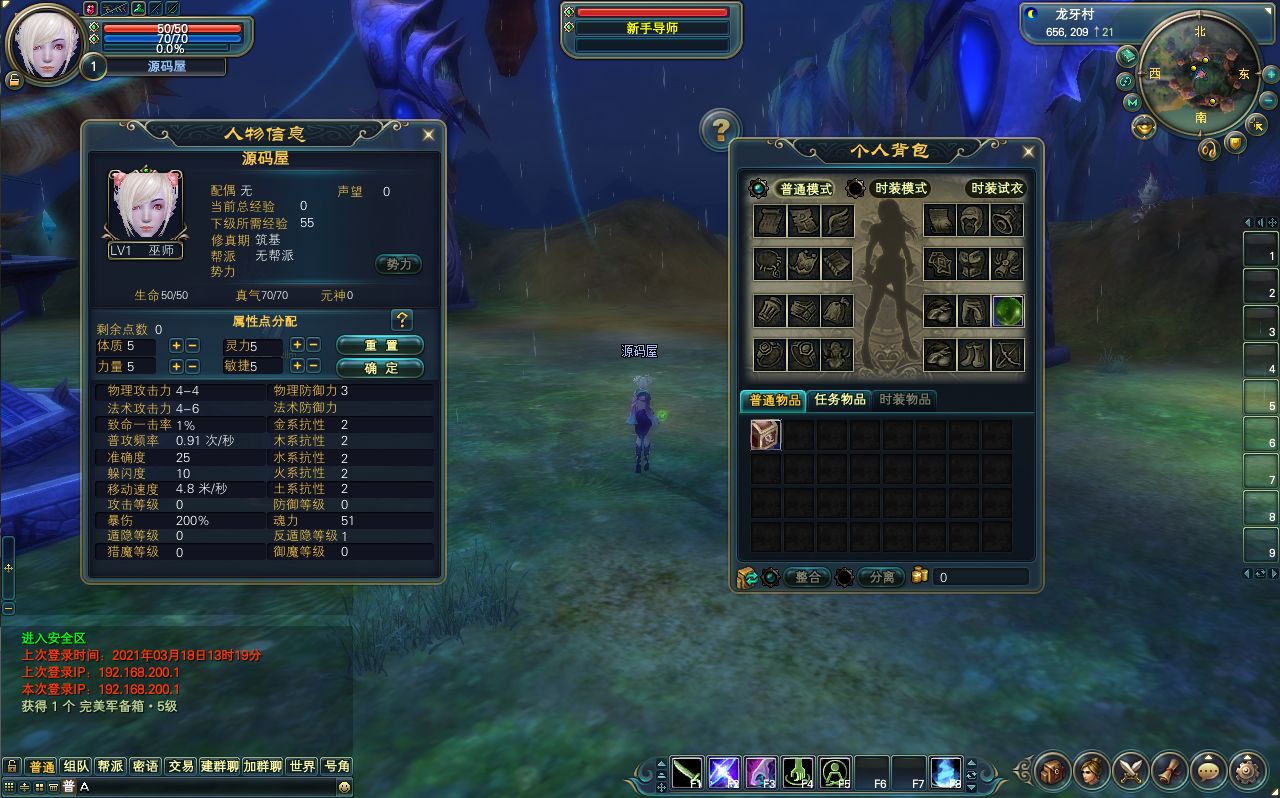Viewport: 1280px width, 798px height.
Task: Open the 时装物品 tab
Action: tap(905, 400)
